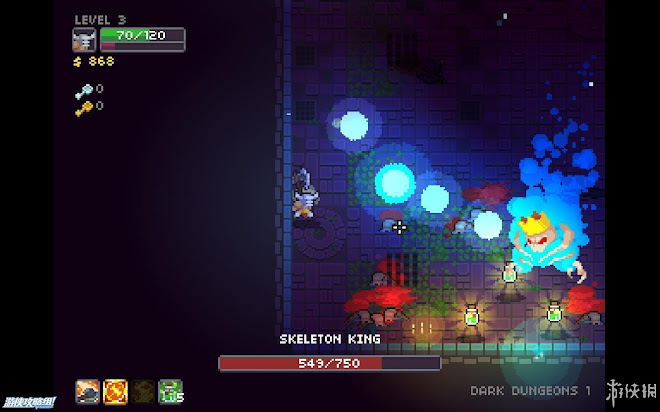Screen dimensions: 660x412
Task: Choose the darkened lightning skill slot
Action: (x=144, y=391)
